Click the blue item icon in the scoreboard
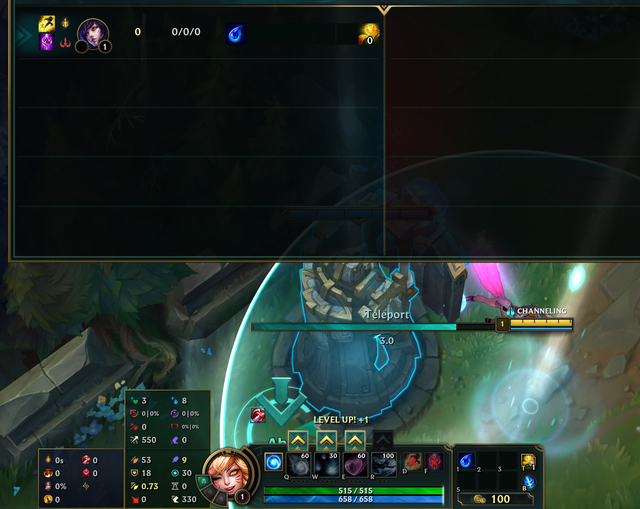 235,33
